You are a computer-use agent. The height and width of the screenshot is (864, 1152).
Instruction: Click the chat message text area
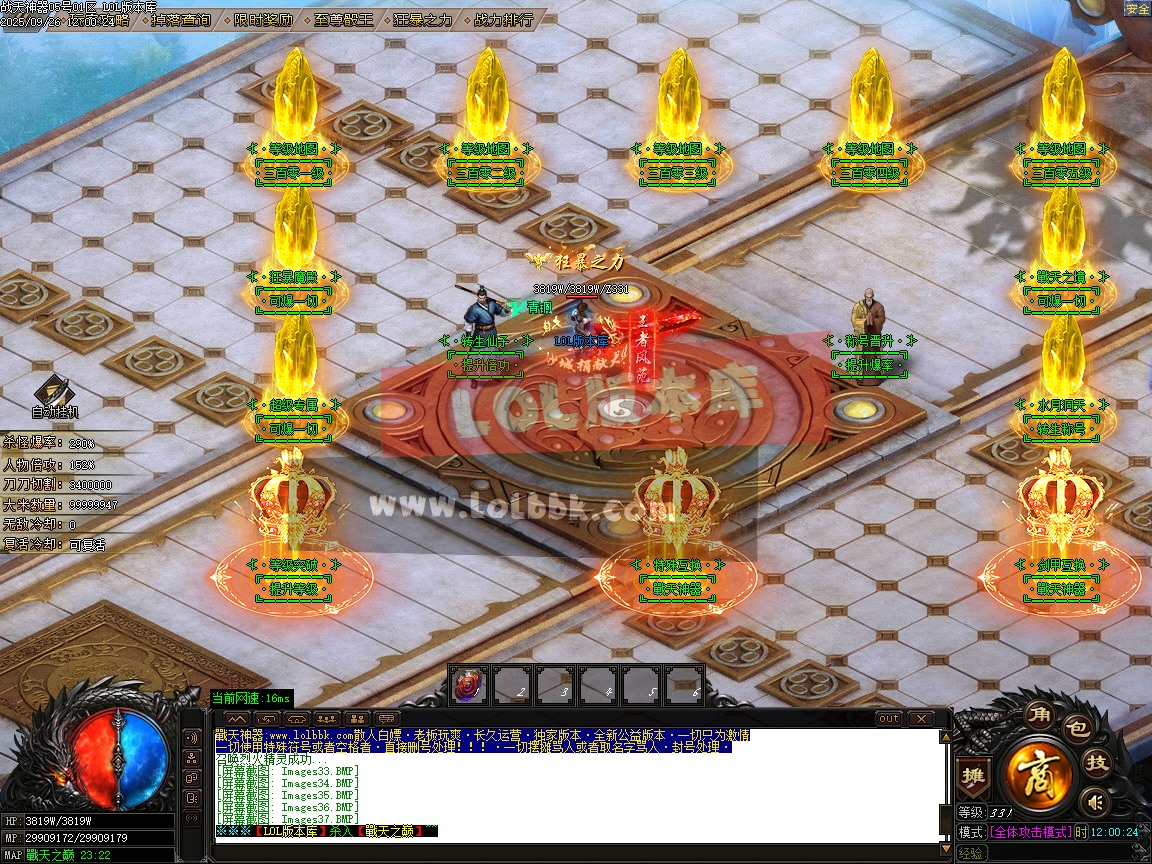click(575, 782)
